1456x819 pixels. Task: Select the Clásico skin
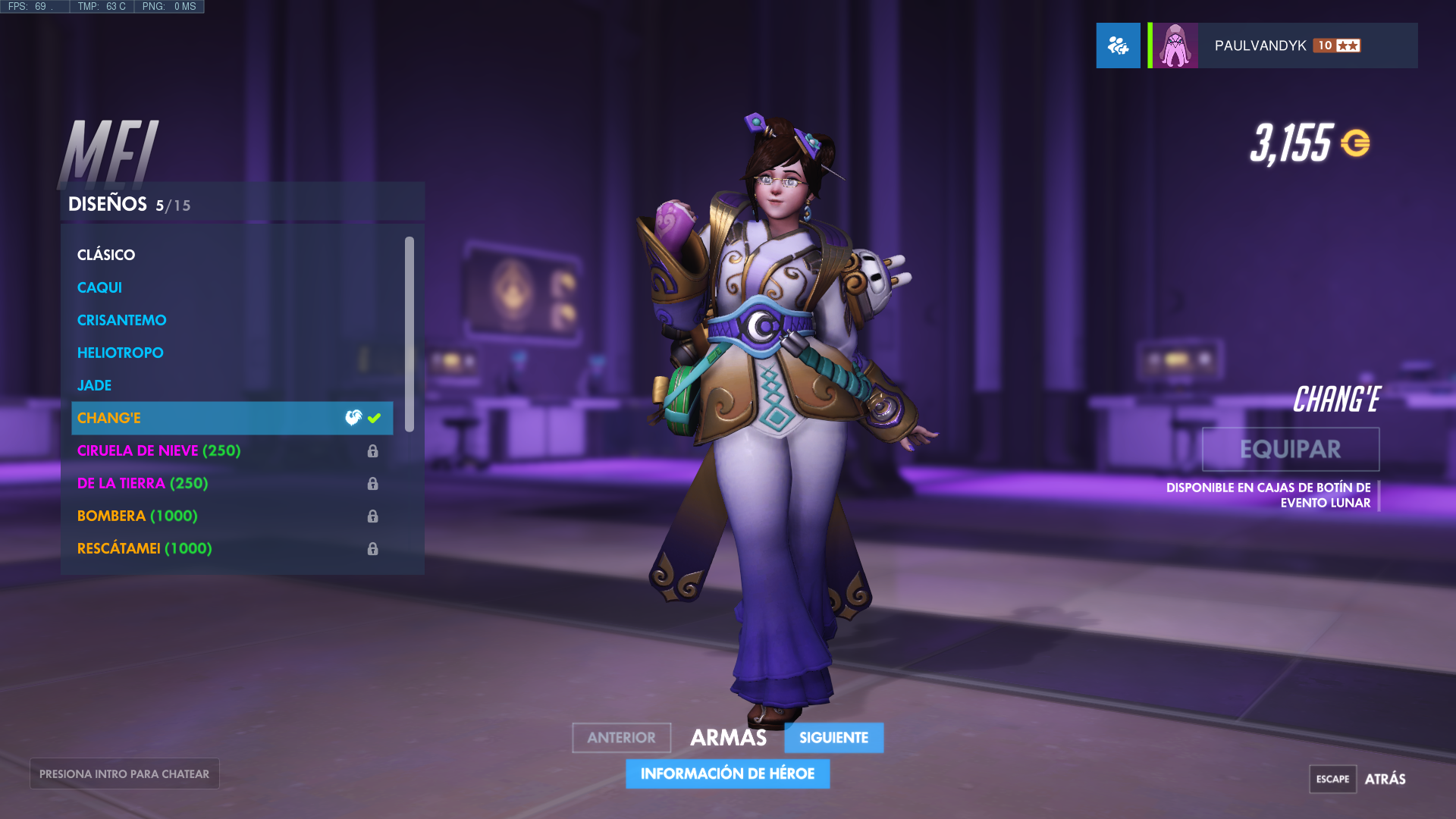pos(106,255)
